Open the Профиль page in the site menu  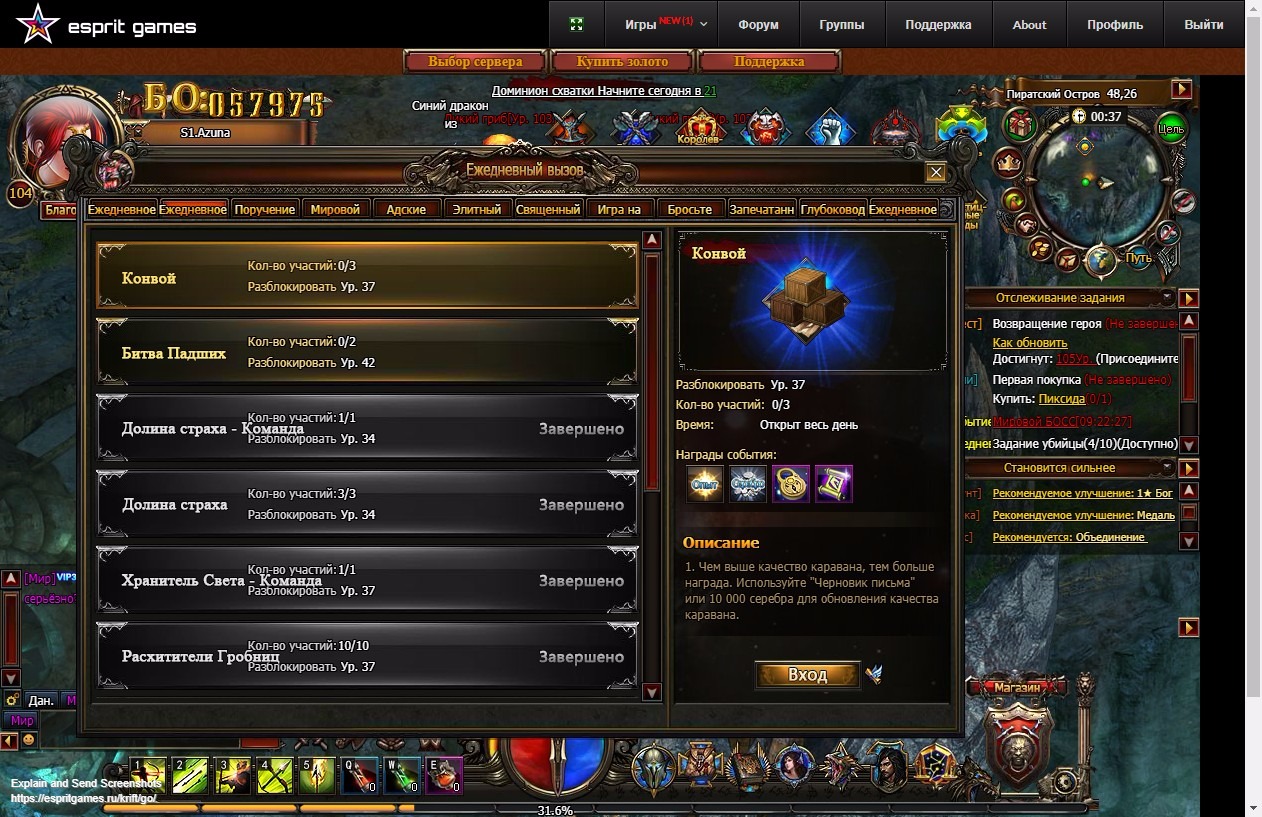[1115, 25]
